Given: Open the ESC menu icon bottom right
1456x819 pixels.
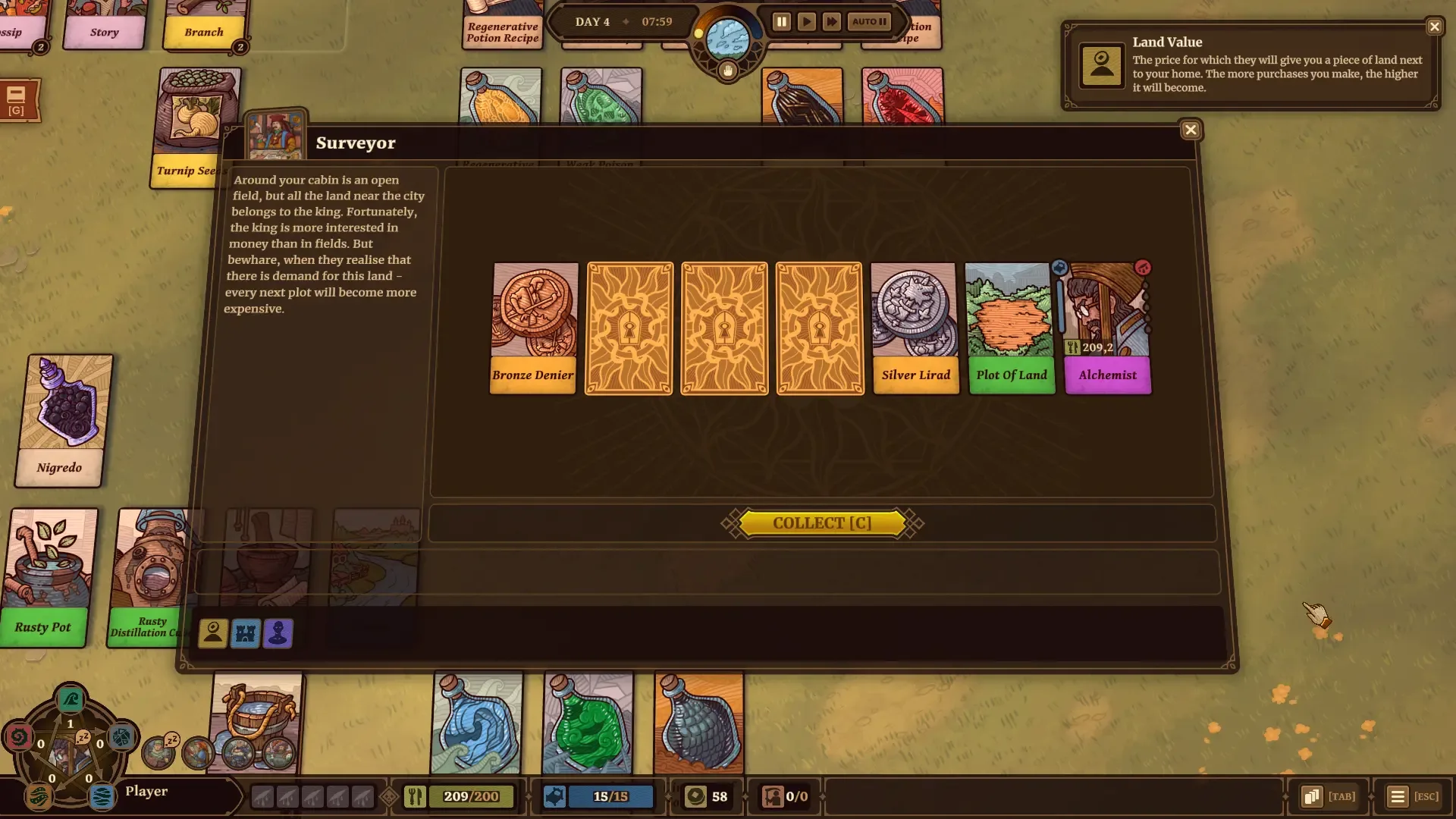Looking at the screenshot, I should coord(1399,796).
